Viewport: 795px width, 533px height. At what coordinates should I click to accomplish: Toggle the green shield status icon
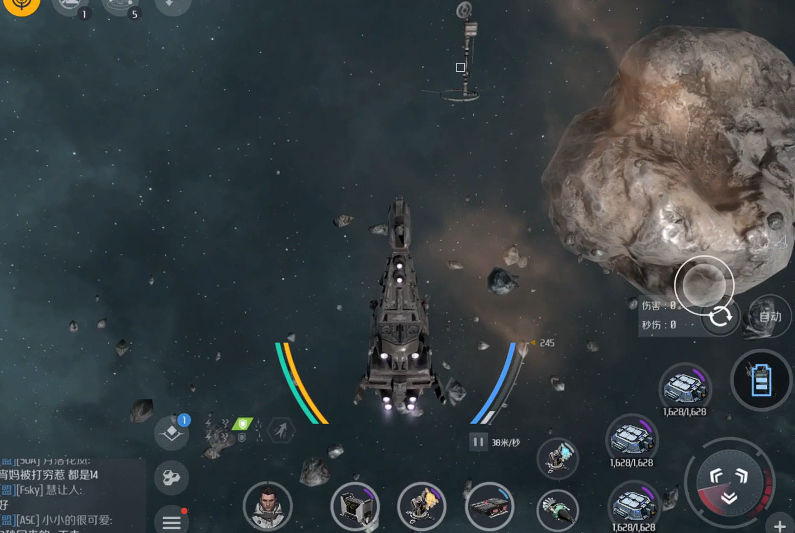coord(242,425)
